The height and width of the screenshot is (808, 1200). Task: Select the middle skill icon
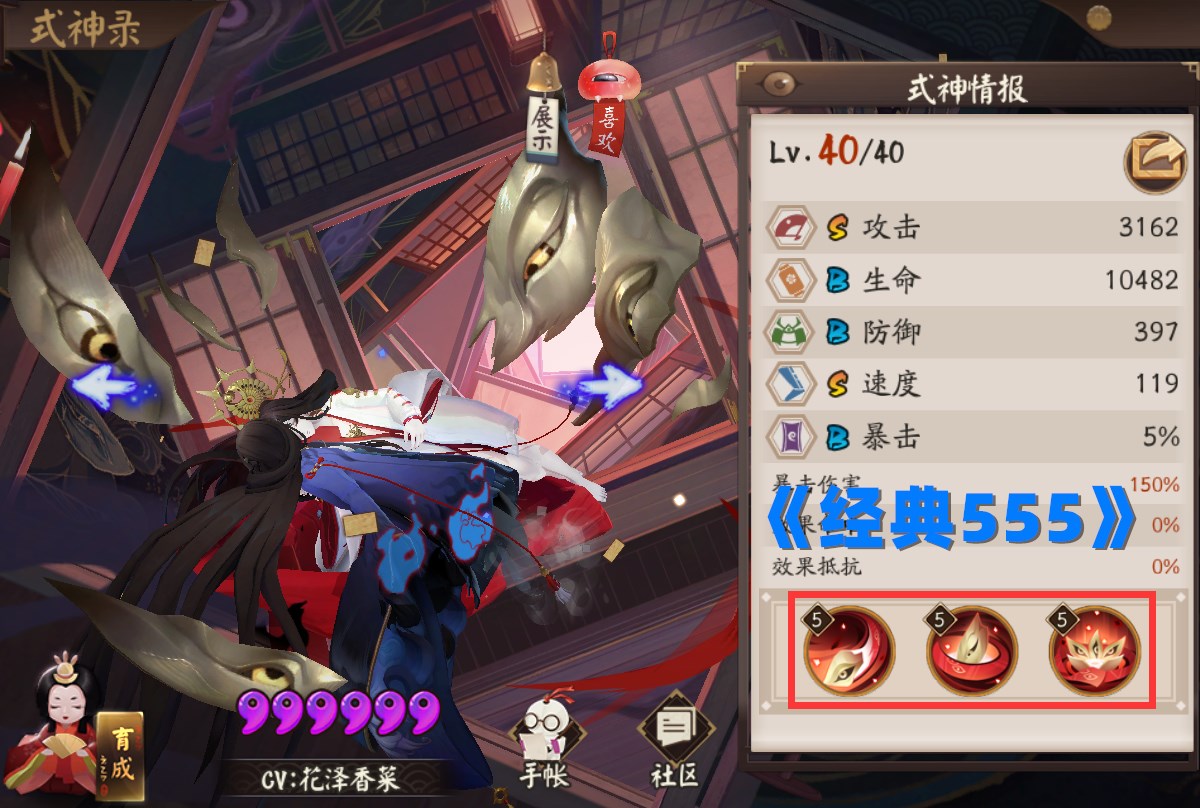tap(971, 651)
